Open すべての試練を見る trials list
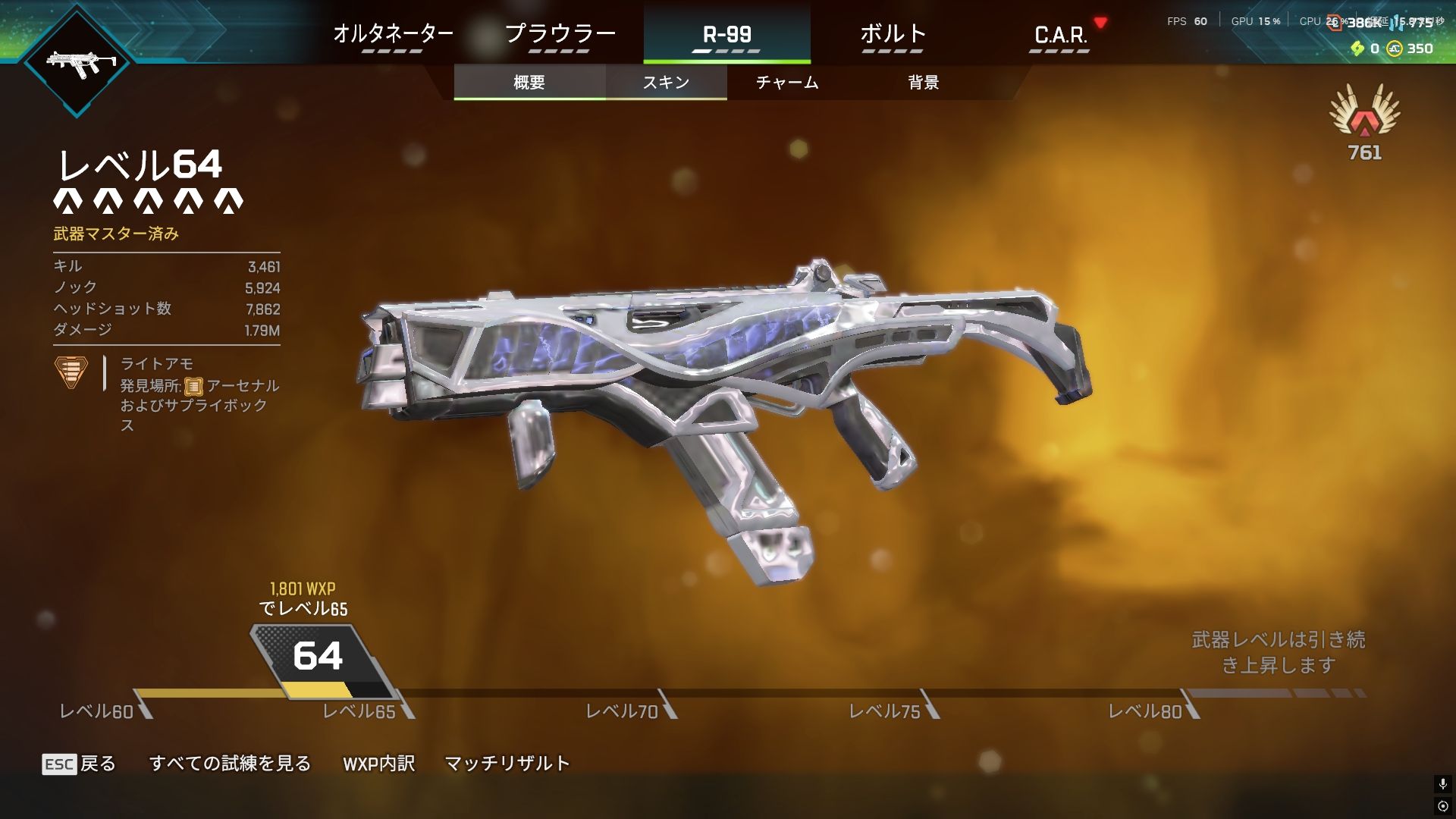Image resolution: width=1456 pixels, height=819 pixels. tap(230, 764)
